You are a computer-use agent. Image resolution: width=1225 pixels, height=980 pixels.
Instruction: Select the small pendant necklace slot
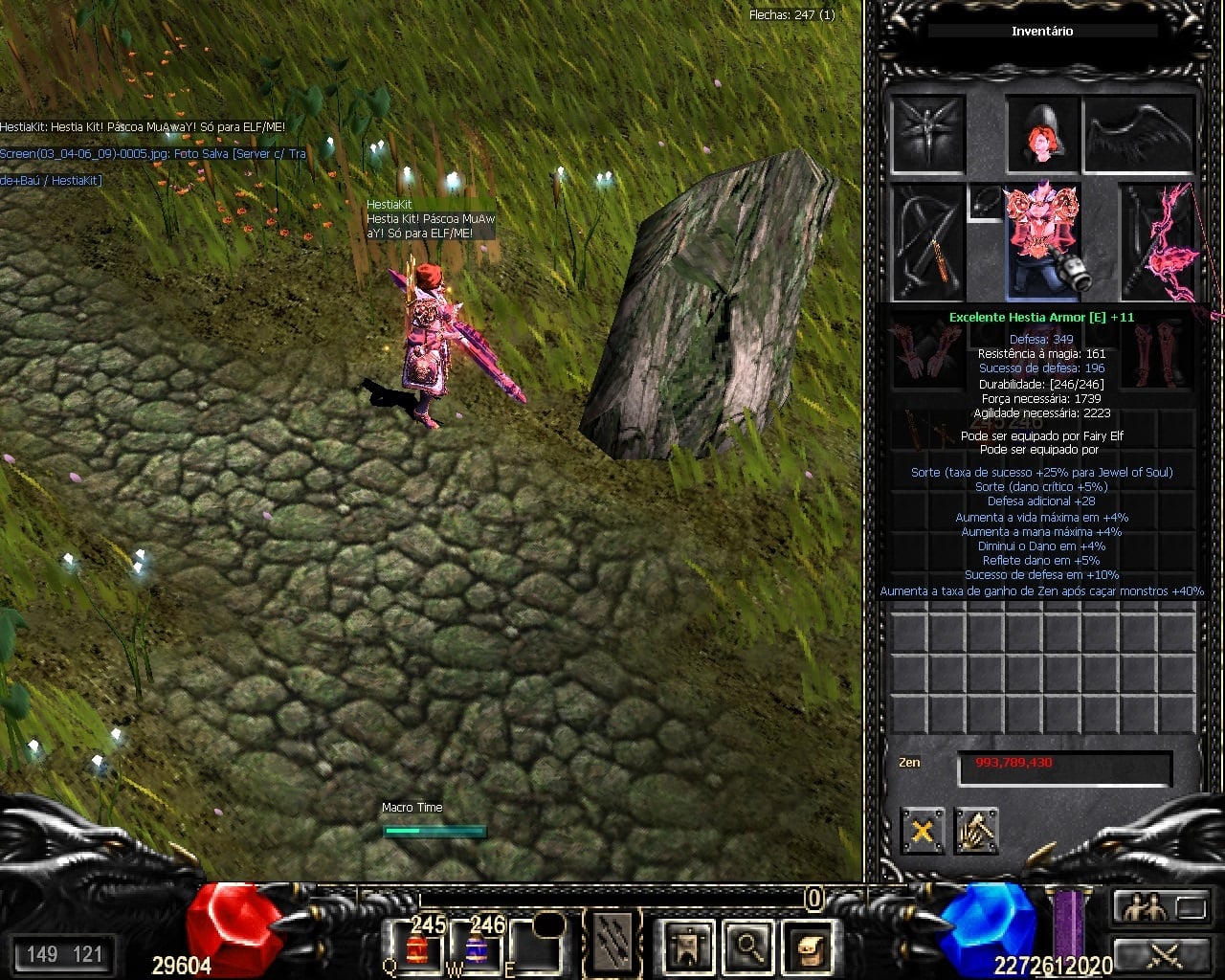tap(984, 202)
